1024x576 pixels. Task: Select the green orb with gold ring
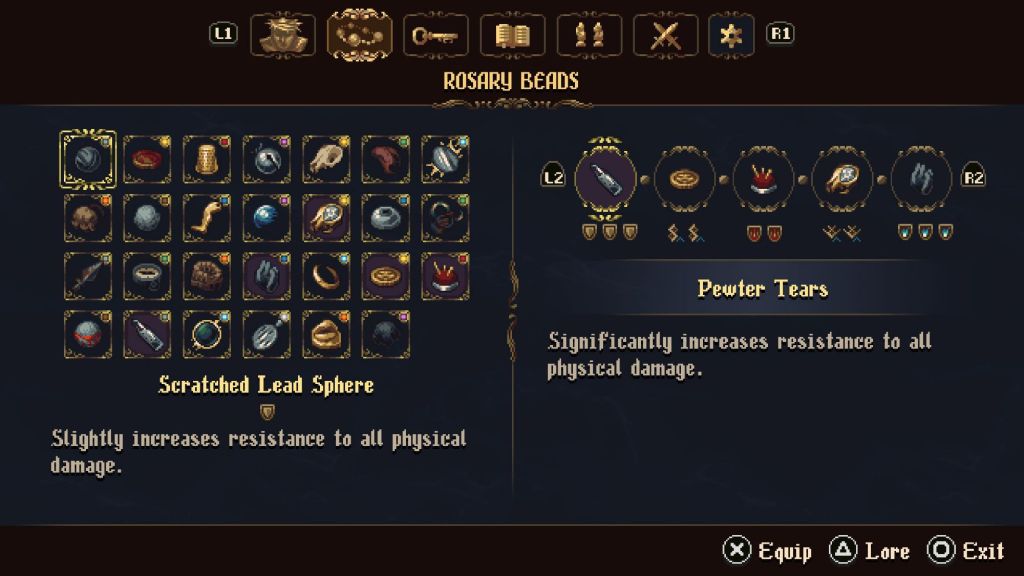207,334
